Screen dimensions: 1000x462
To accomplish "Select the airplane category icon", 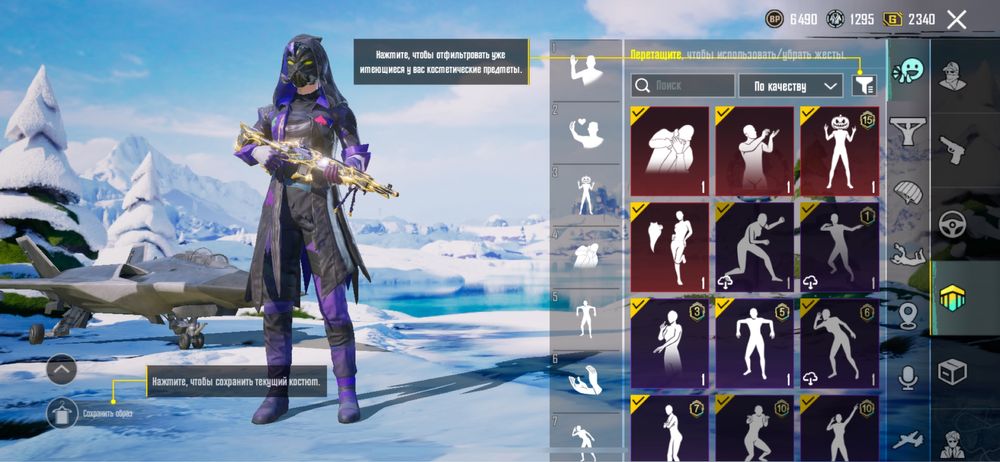I will pyautogui.click(x=908, y=439).
